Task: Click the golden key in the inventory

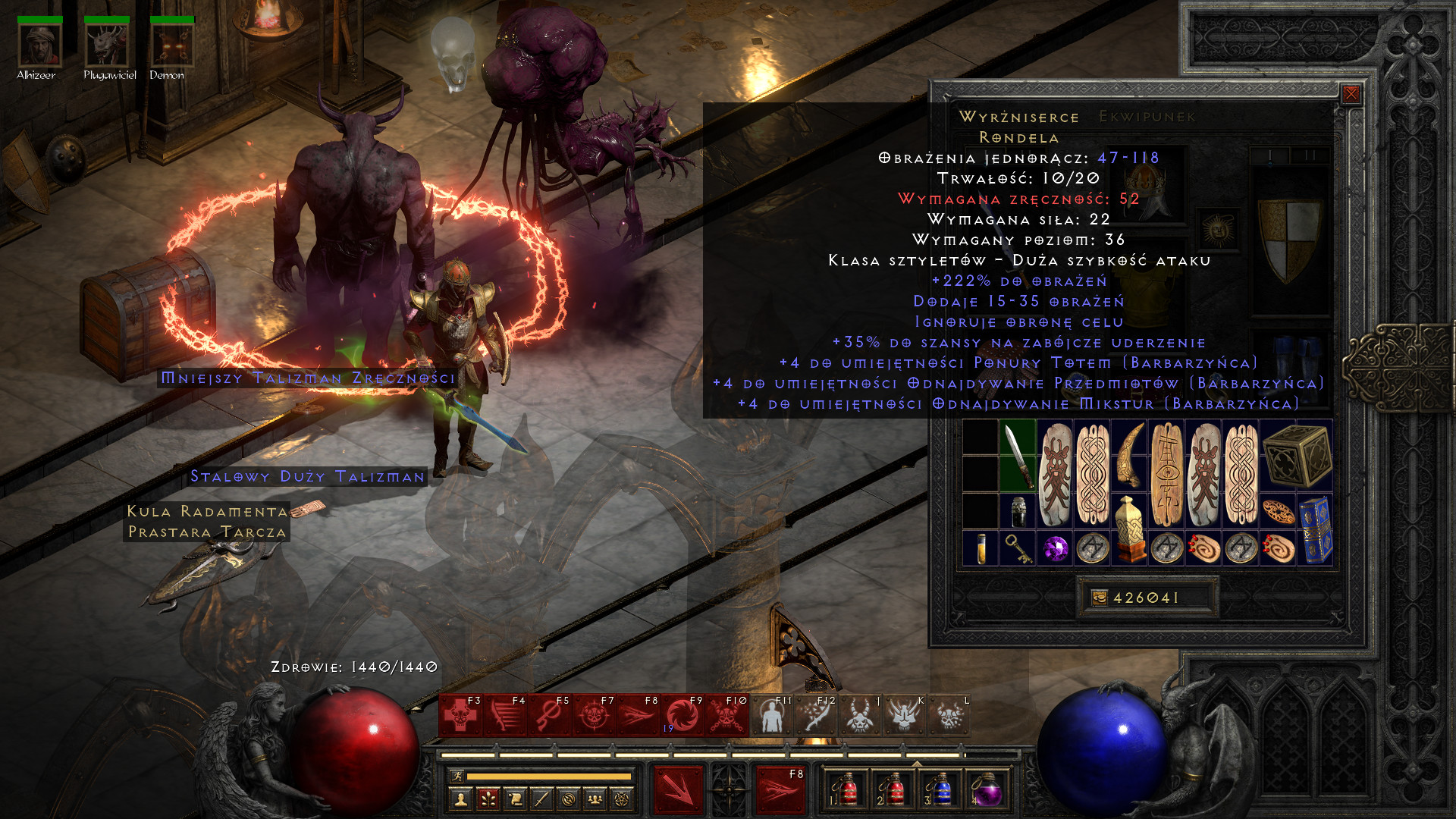Action: click(x=1018, y=548)
